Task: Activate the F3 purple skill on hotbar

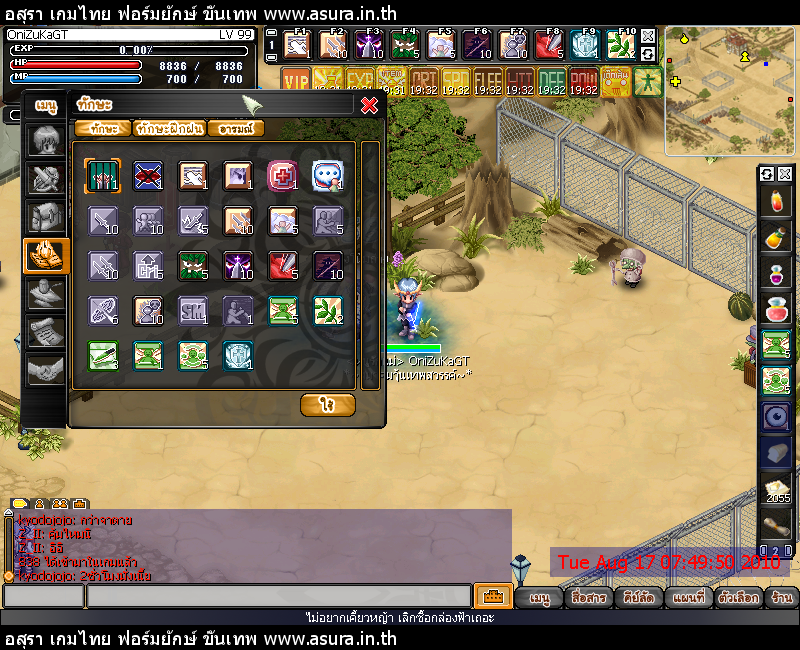Action: [x=372, y=45]
